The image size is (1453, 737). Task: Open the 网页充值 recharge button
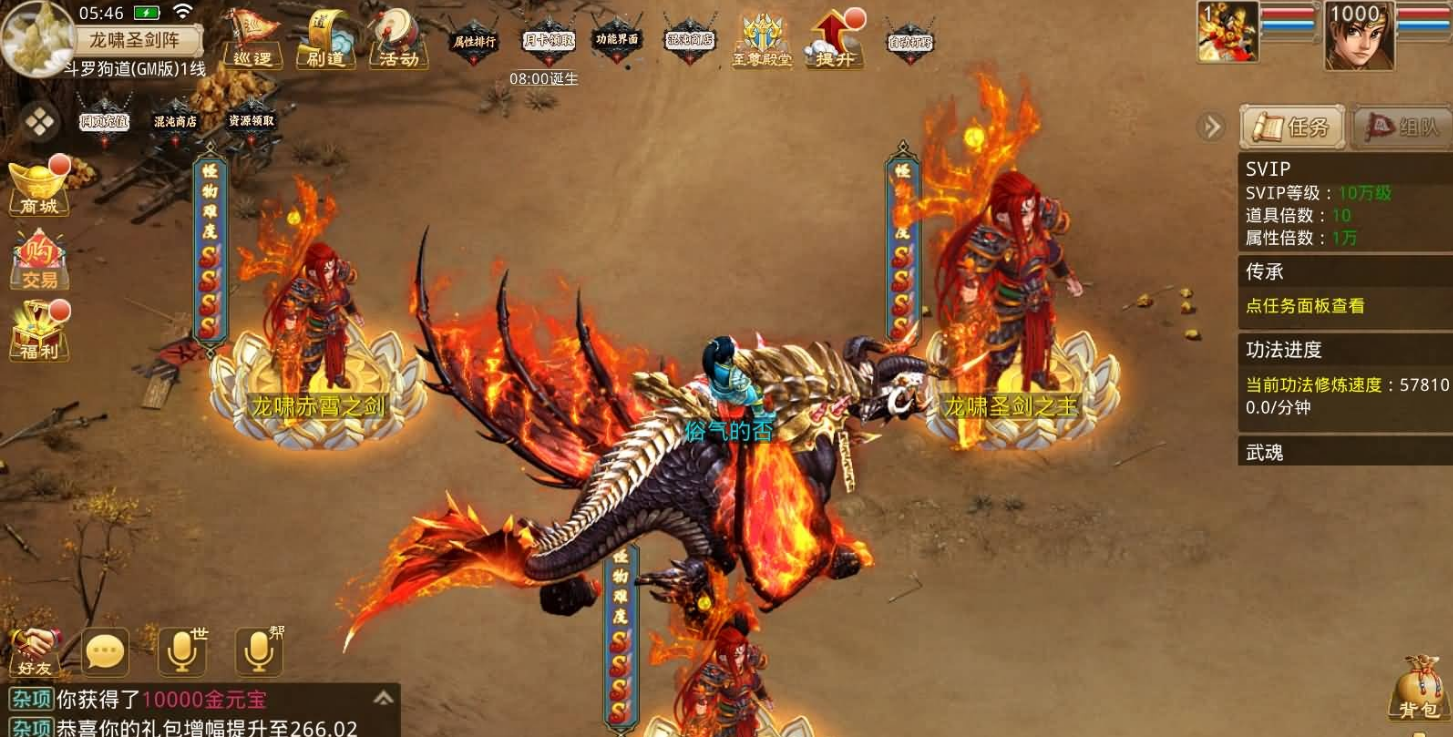click(104, 121)
